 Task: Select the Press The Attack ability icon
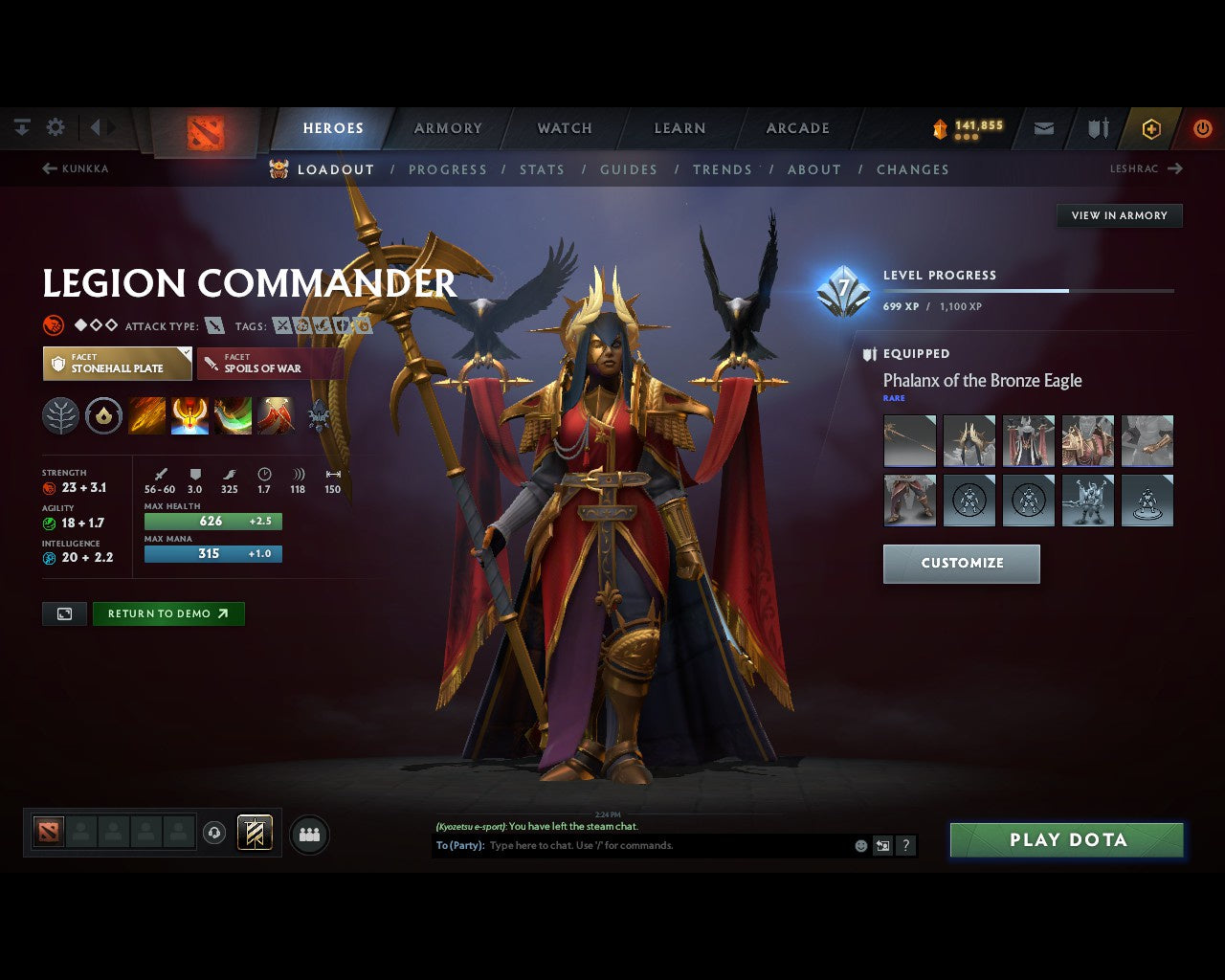pyautogui.click(x=189, y=415)
